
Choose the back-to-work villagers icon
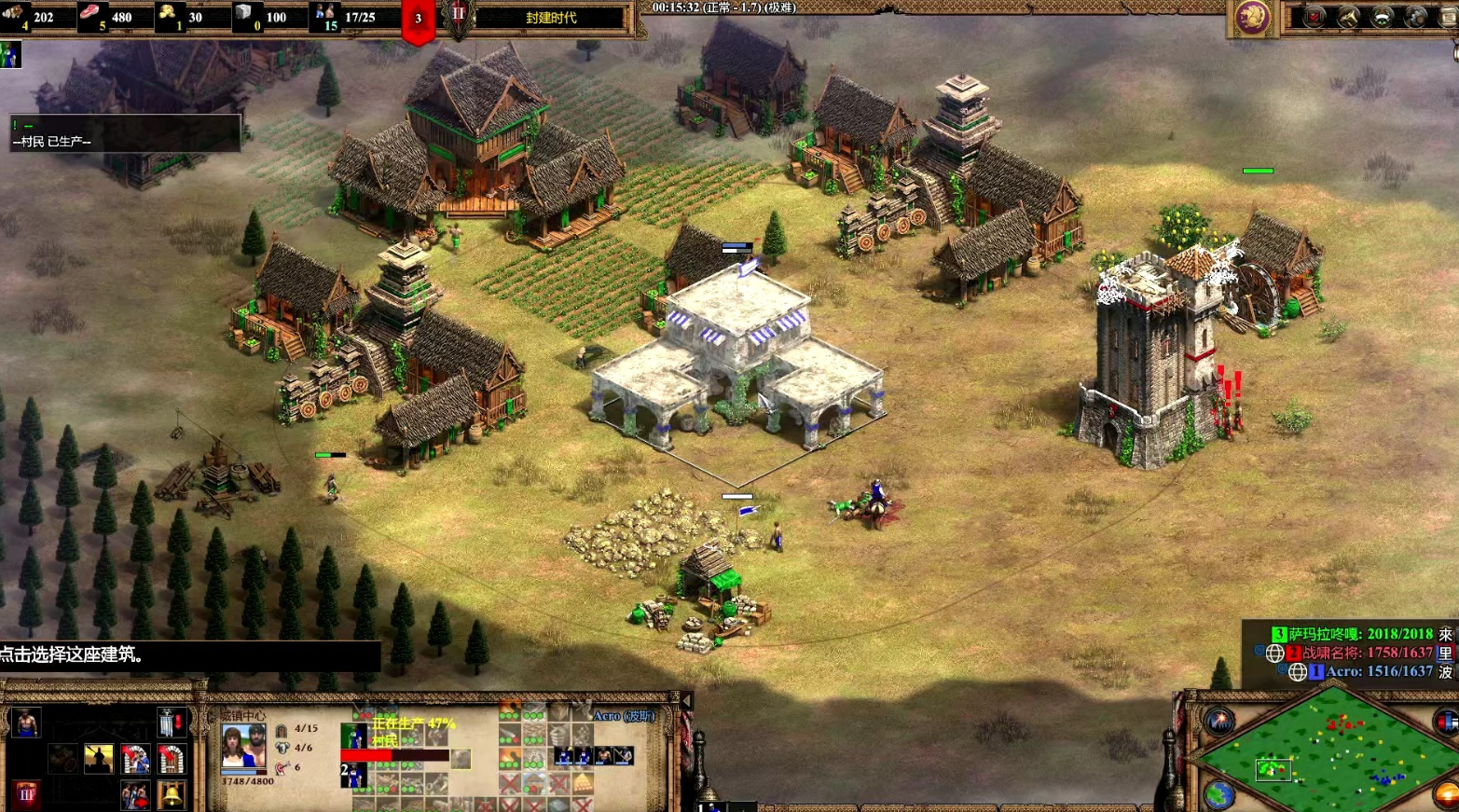click(x=135, y=795)
